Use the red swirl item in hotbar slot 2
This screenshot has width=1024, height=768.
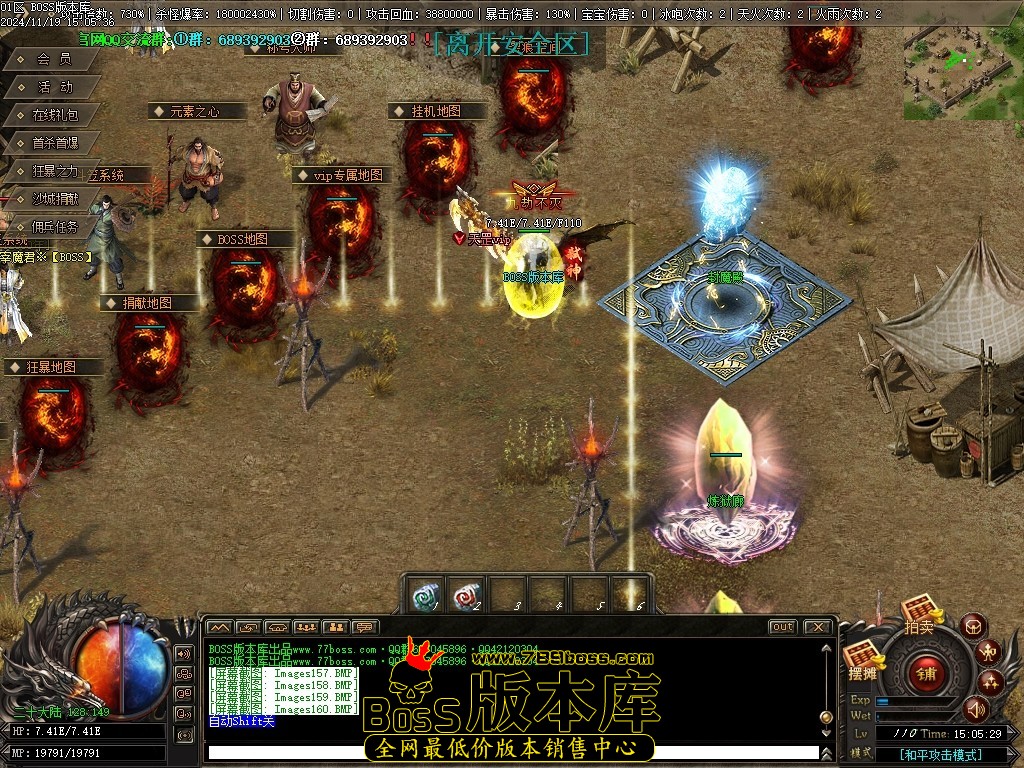click(x=465, y=596)
